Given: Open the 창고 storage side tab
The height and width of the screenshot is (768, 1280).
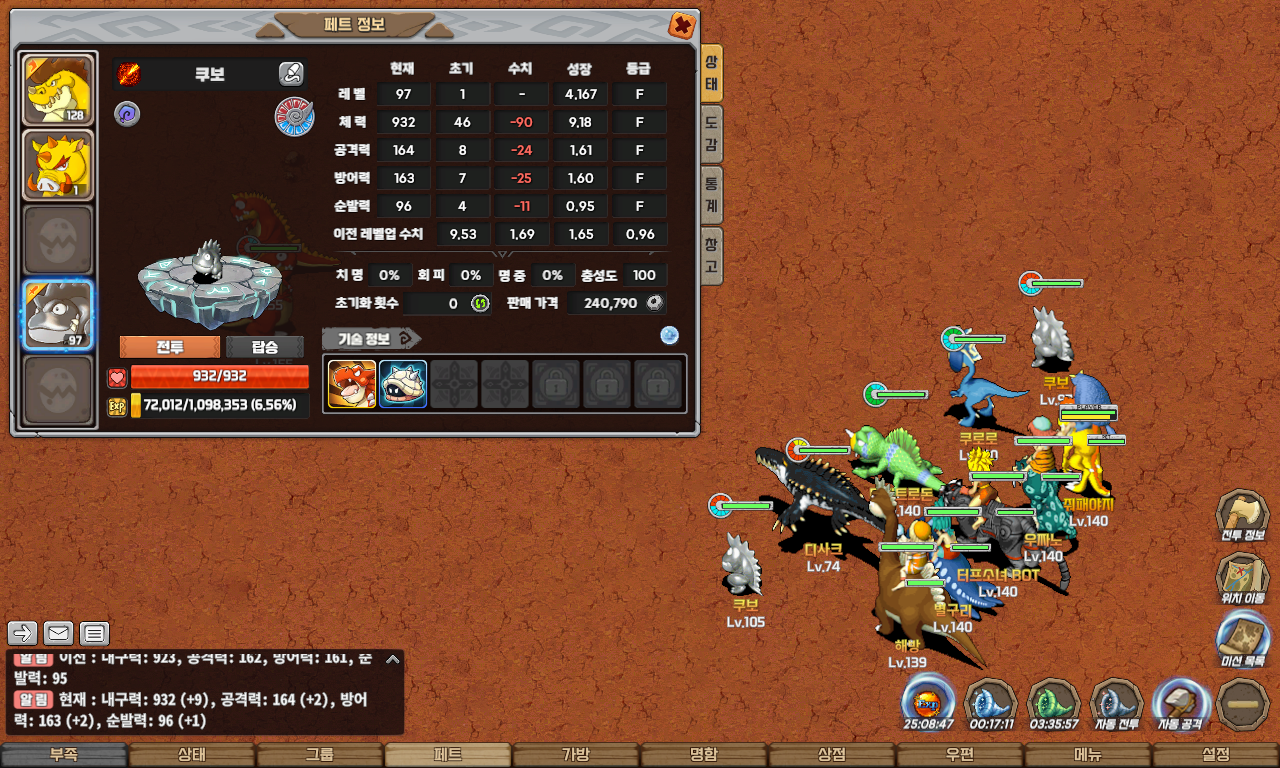Looking at the screenshot, I should pos(711,255).
